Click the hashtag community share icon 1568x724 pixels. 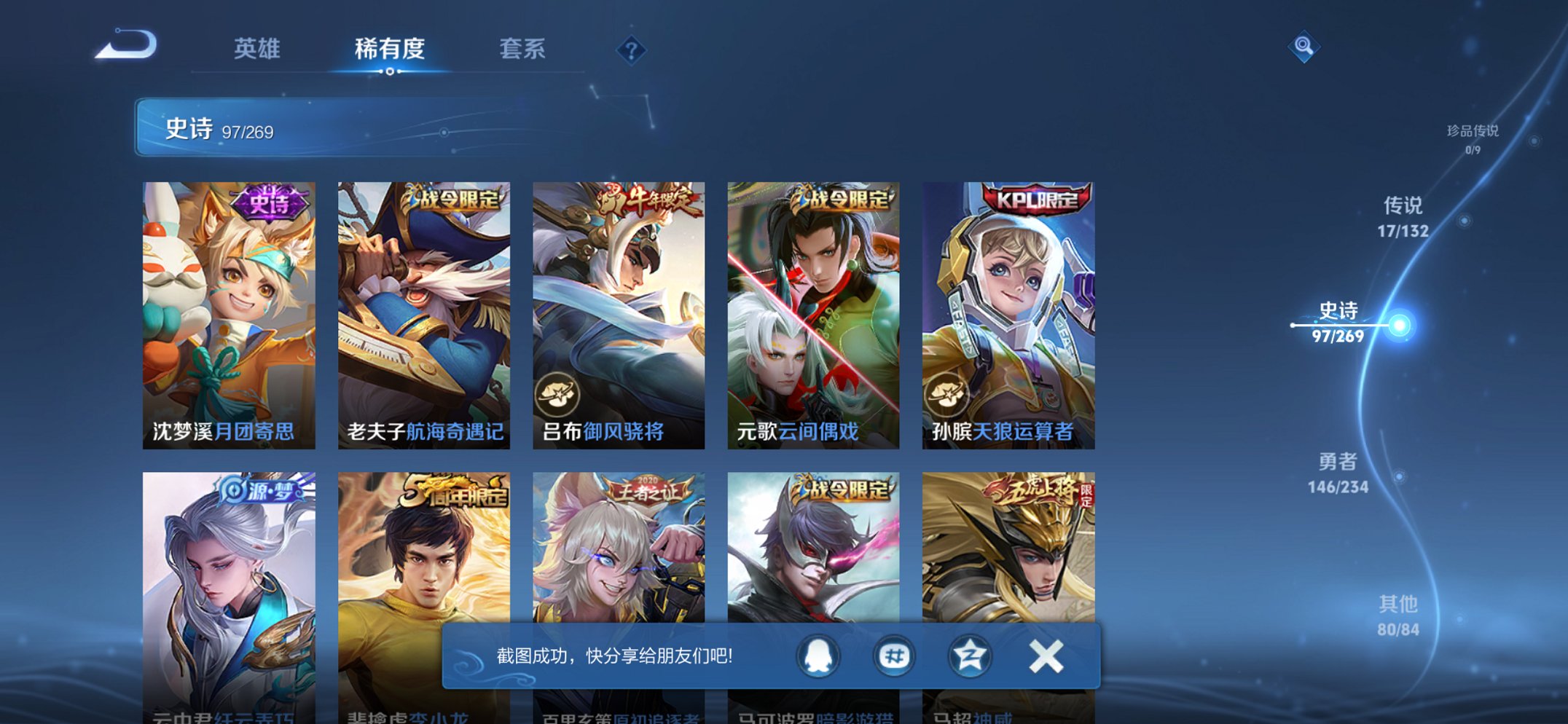pos(893,655)
